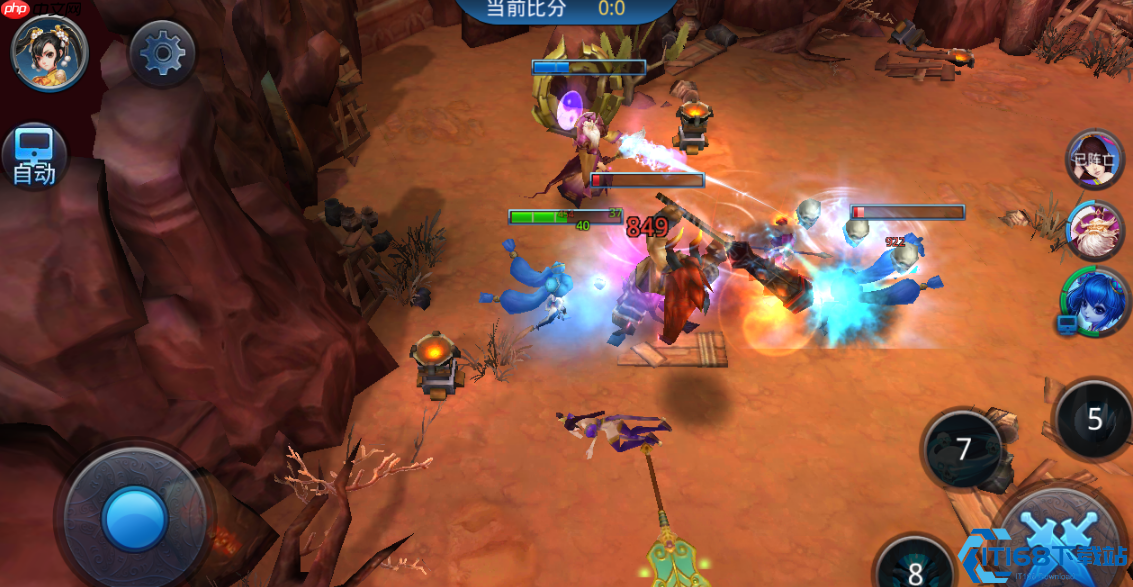The height and width of the screenshot is (587, 1133).
Task: Tap the player hero portrait with flower hairpins
Action: (x=49, y=52)
